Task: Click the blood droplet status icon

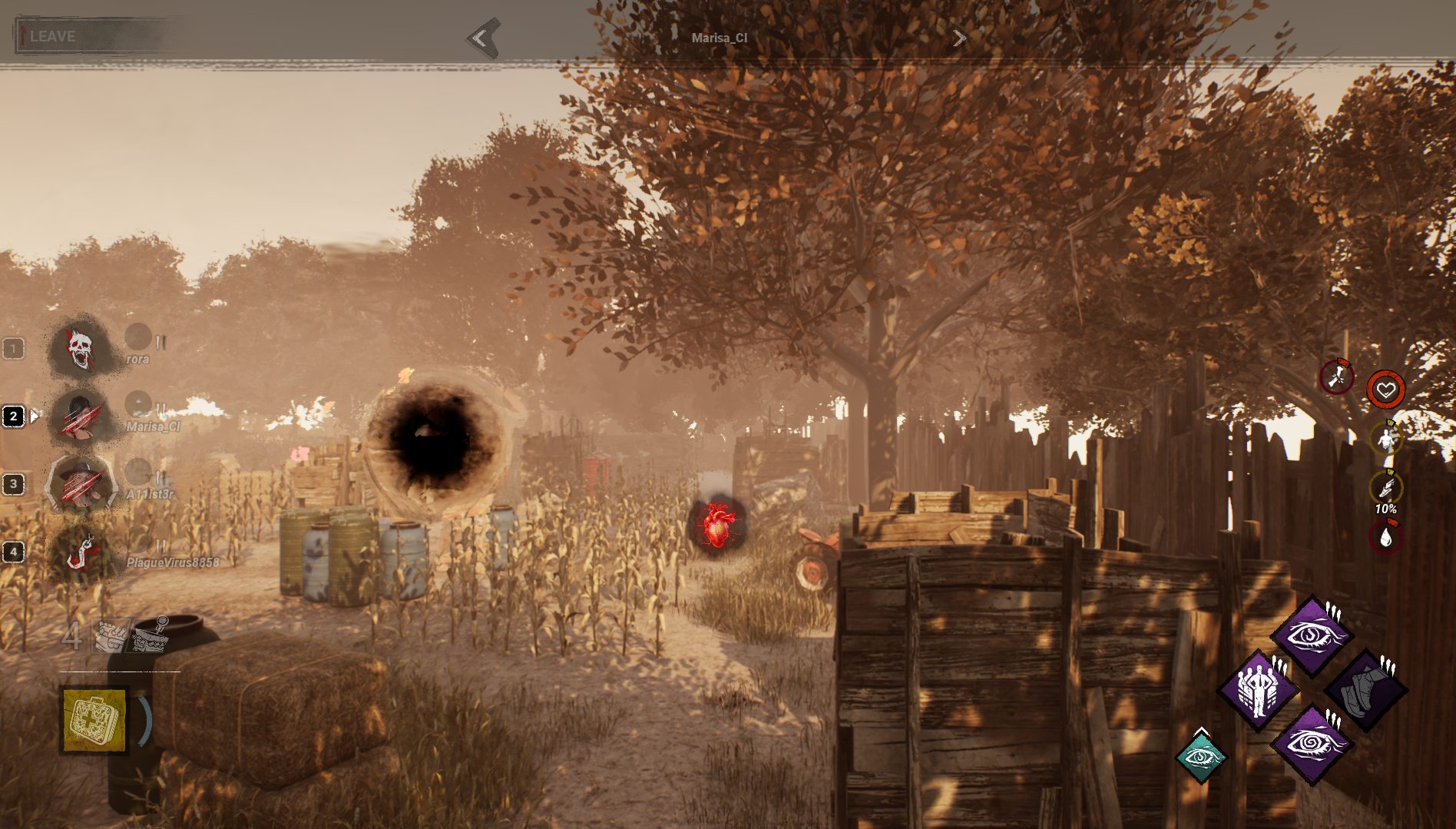Action: click(1385, 537)
